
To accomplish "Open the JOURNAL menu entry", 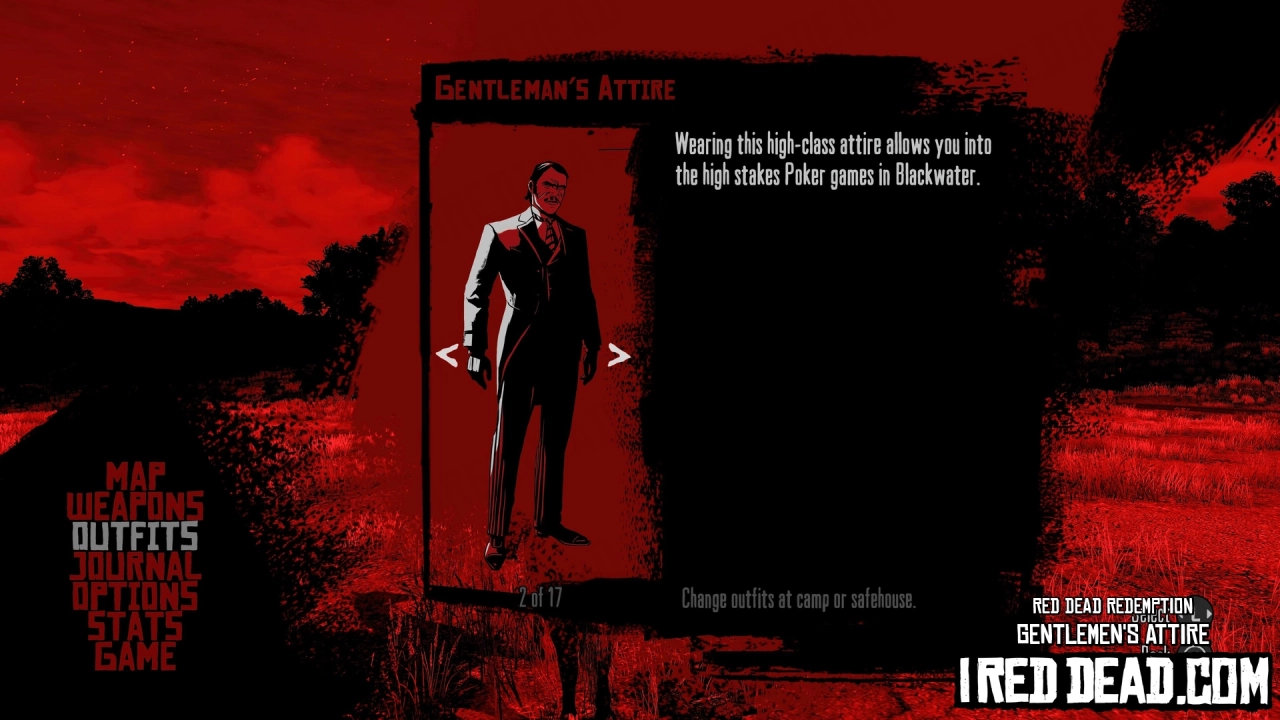I will (134, 567).
